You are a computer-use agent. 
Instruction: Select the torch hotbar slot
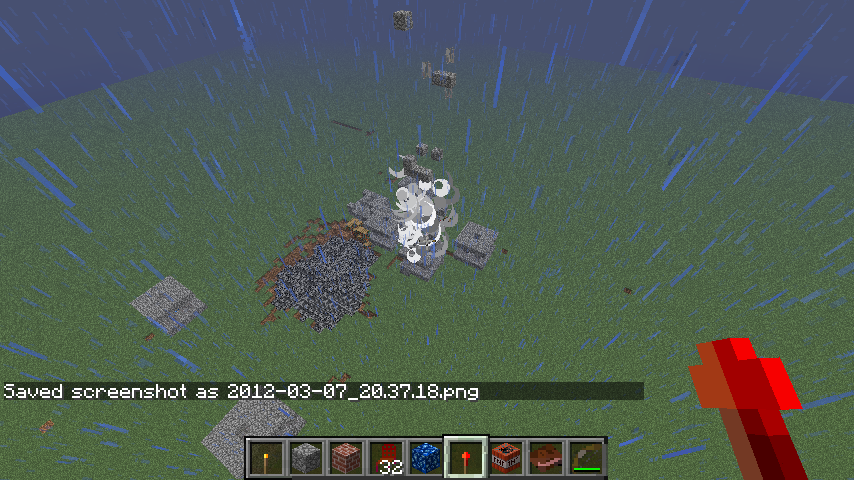266,458
